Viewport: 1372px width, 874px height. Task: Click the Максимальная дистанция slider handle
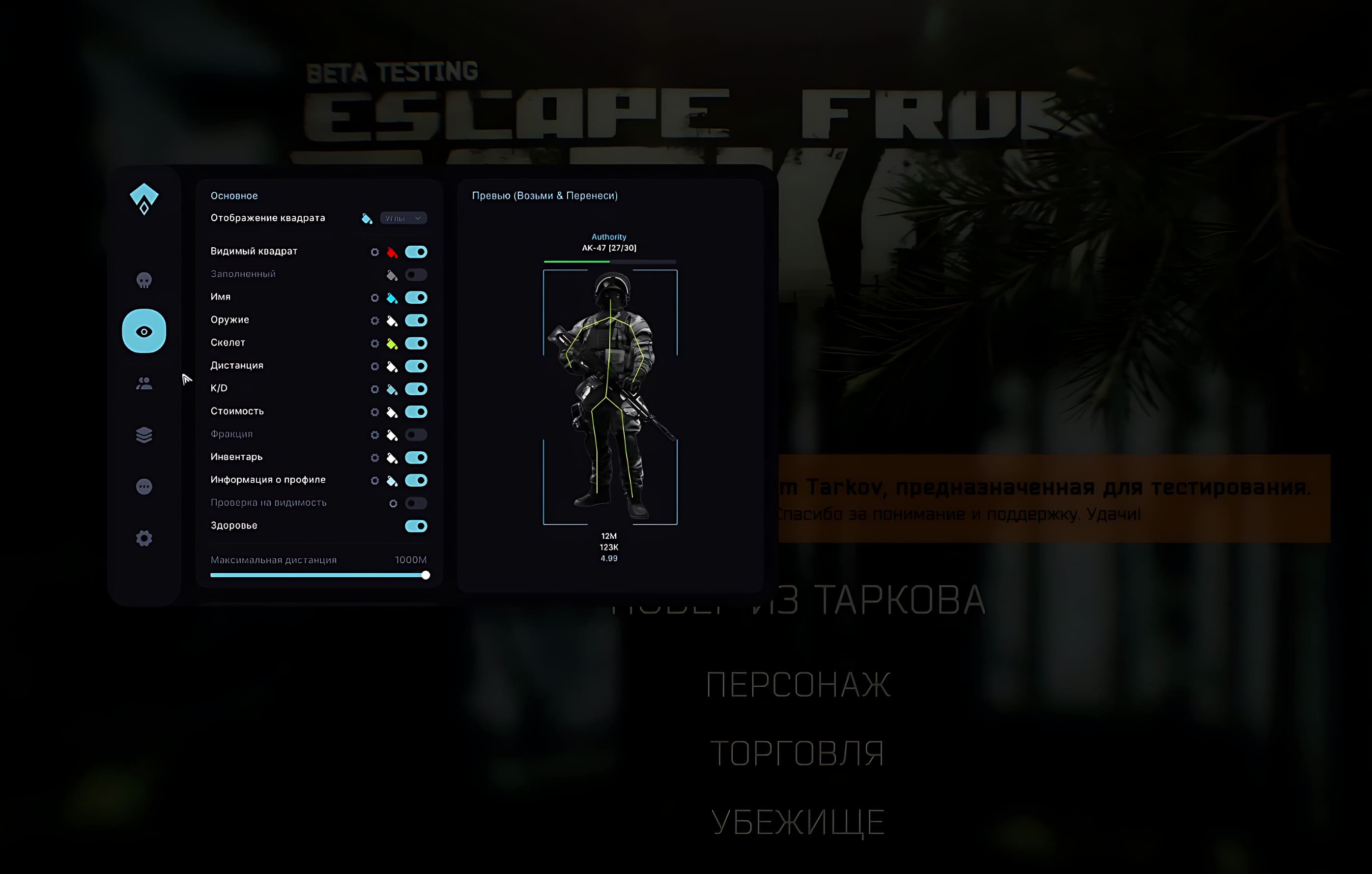pos(425,575)
